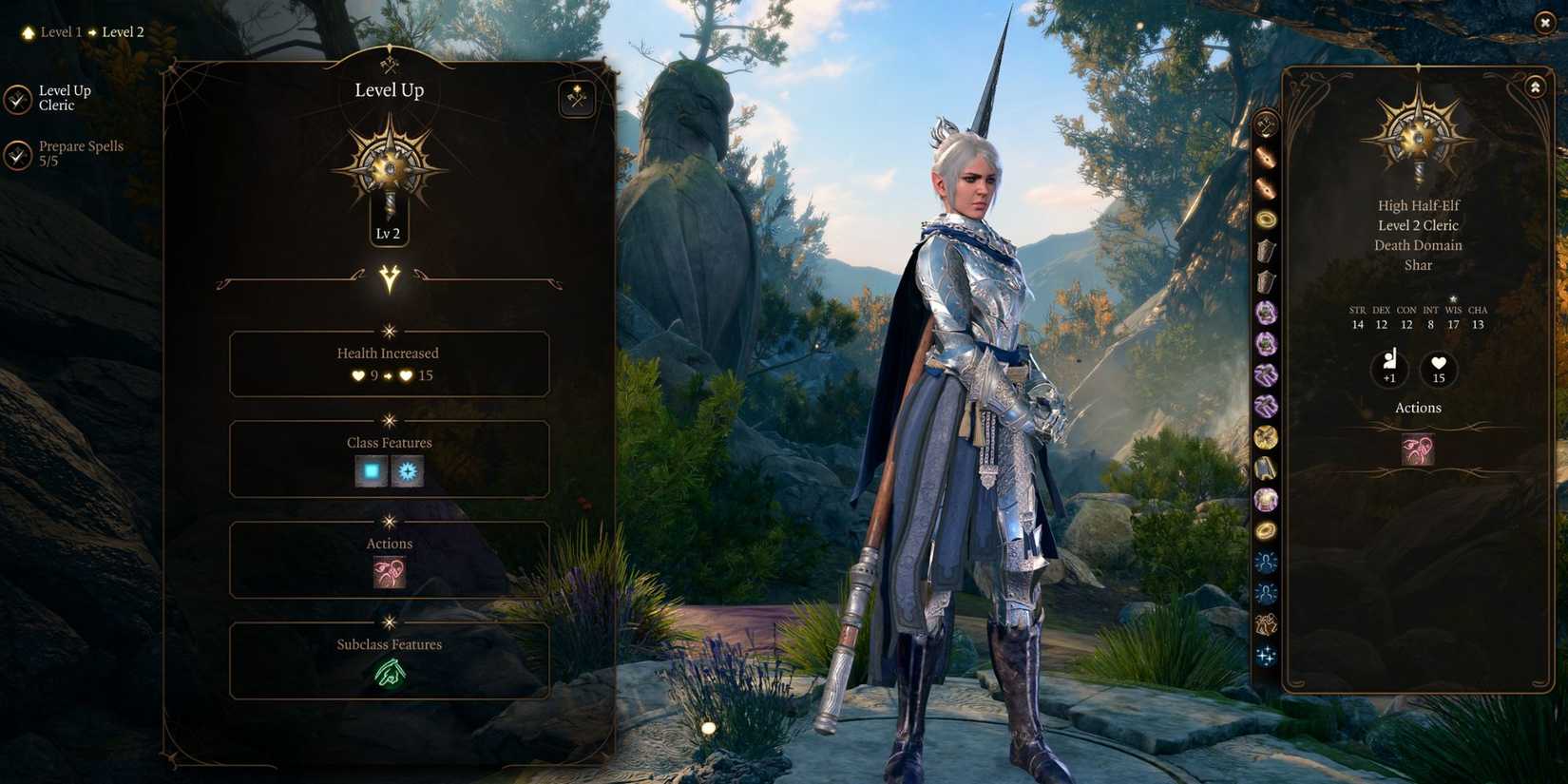The image size is (1568, 784).
Task: Inspect the green Subclass Features icon
Action: pyautogui.click(x=389, y=674)
